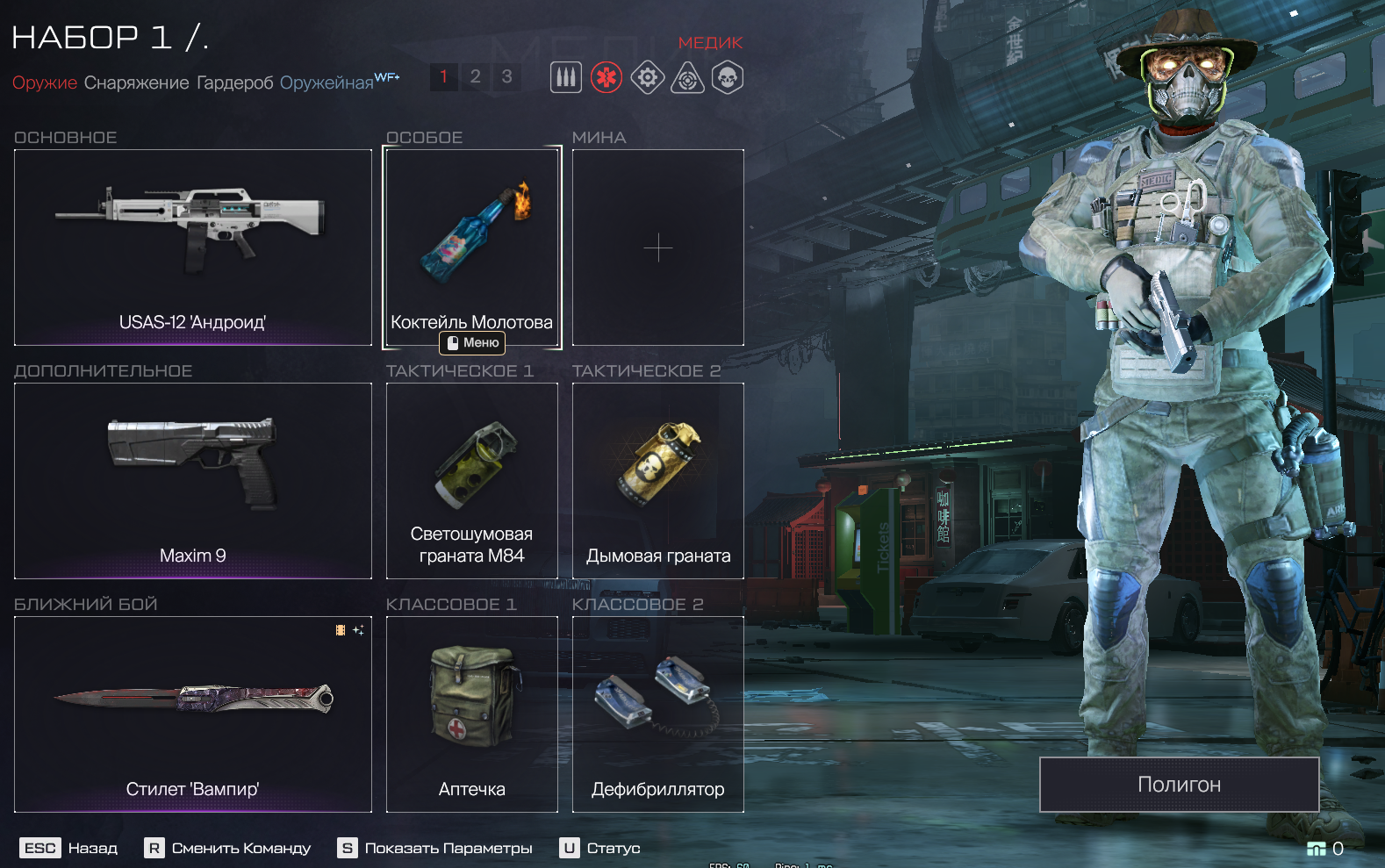The width and height of the screenshot is (1385, 868).
Task: Open the USAS-12 'Андроид' primary weapon slot
Action: point(193,247)
